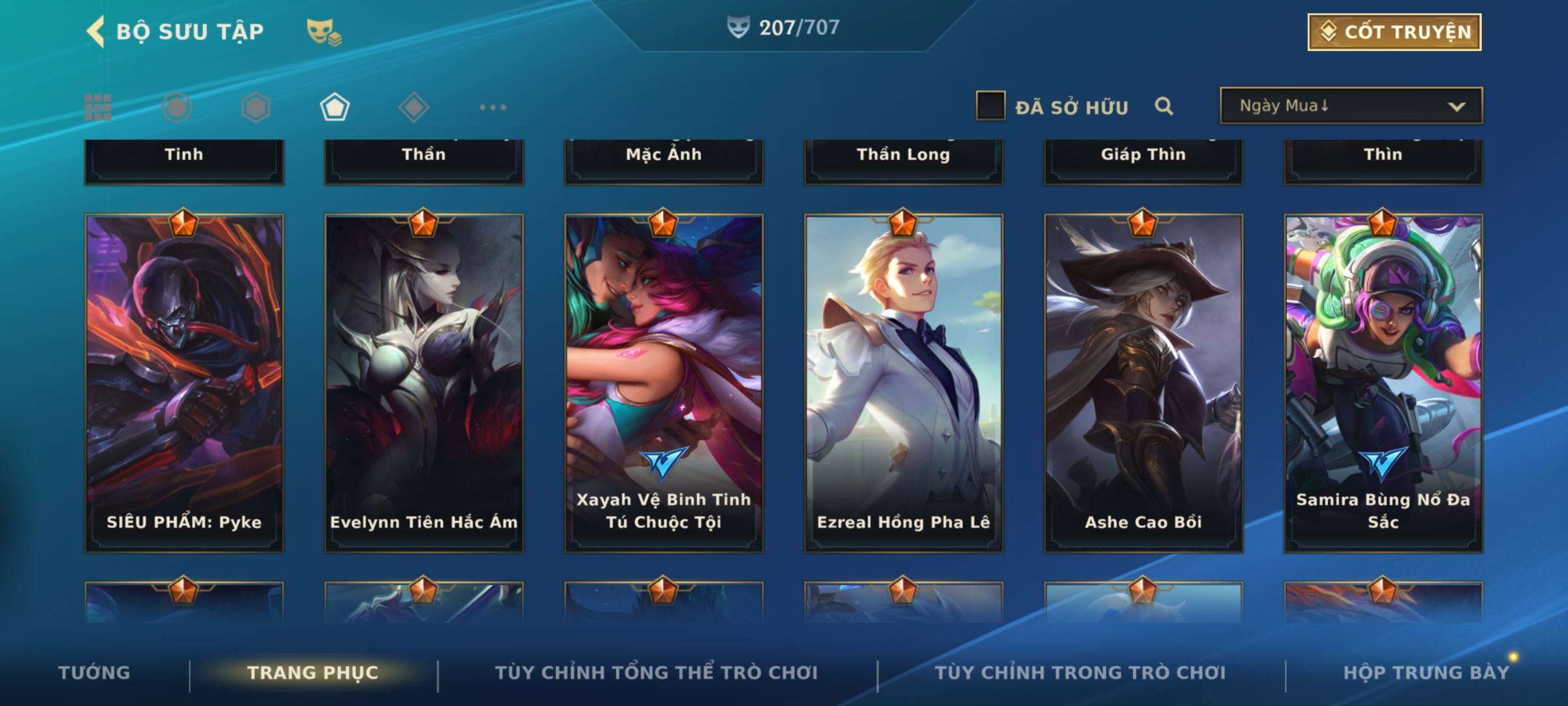1568x706 pixels.
Task: Open the Hộp Trưng Bày tab
Action: coord(1426,673)
